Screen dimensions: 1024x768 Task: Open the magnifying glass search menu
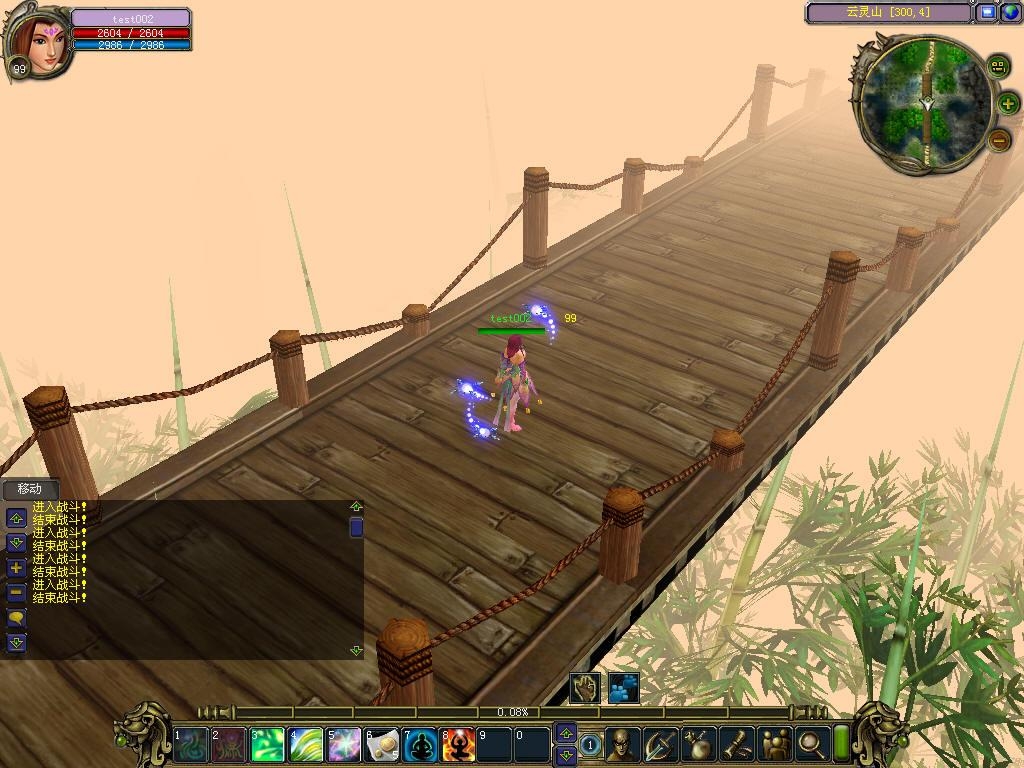[x=811, y=744]
